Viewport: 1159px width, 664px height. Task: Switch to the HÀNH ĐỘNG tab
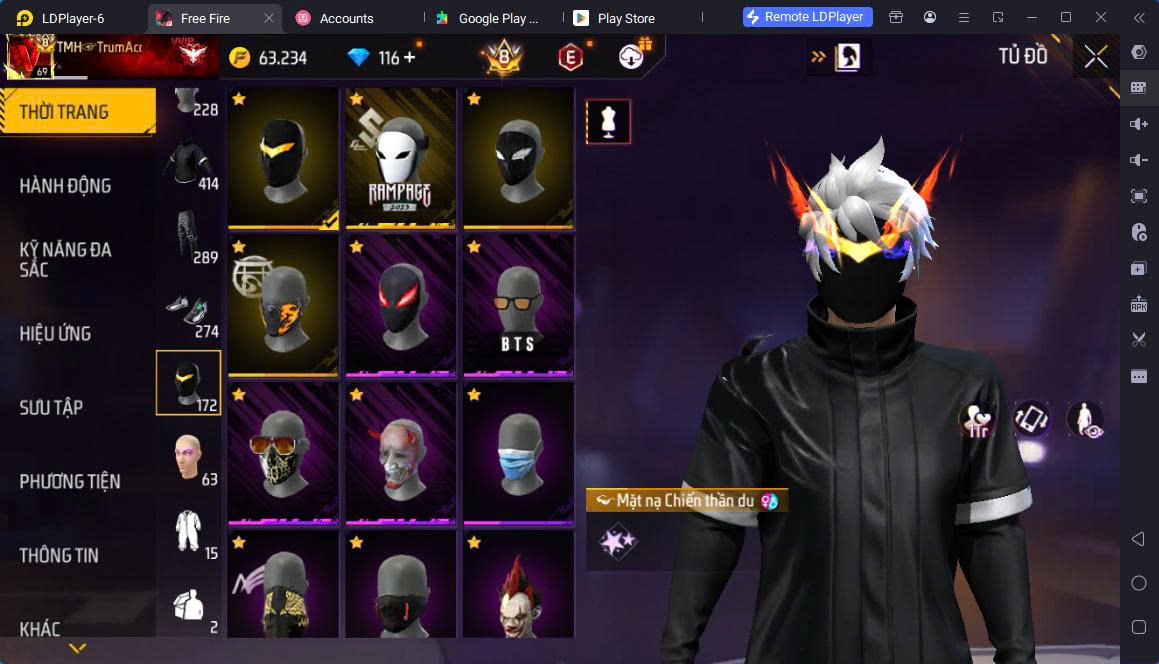tap(66, 185)
